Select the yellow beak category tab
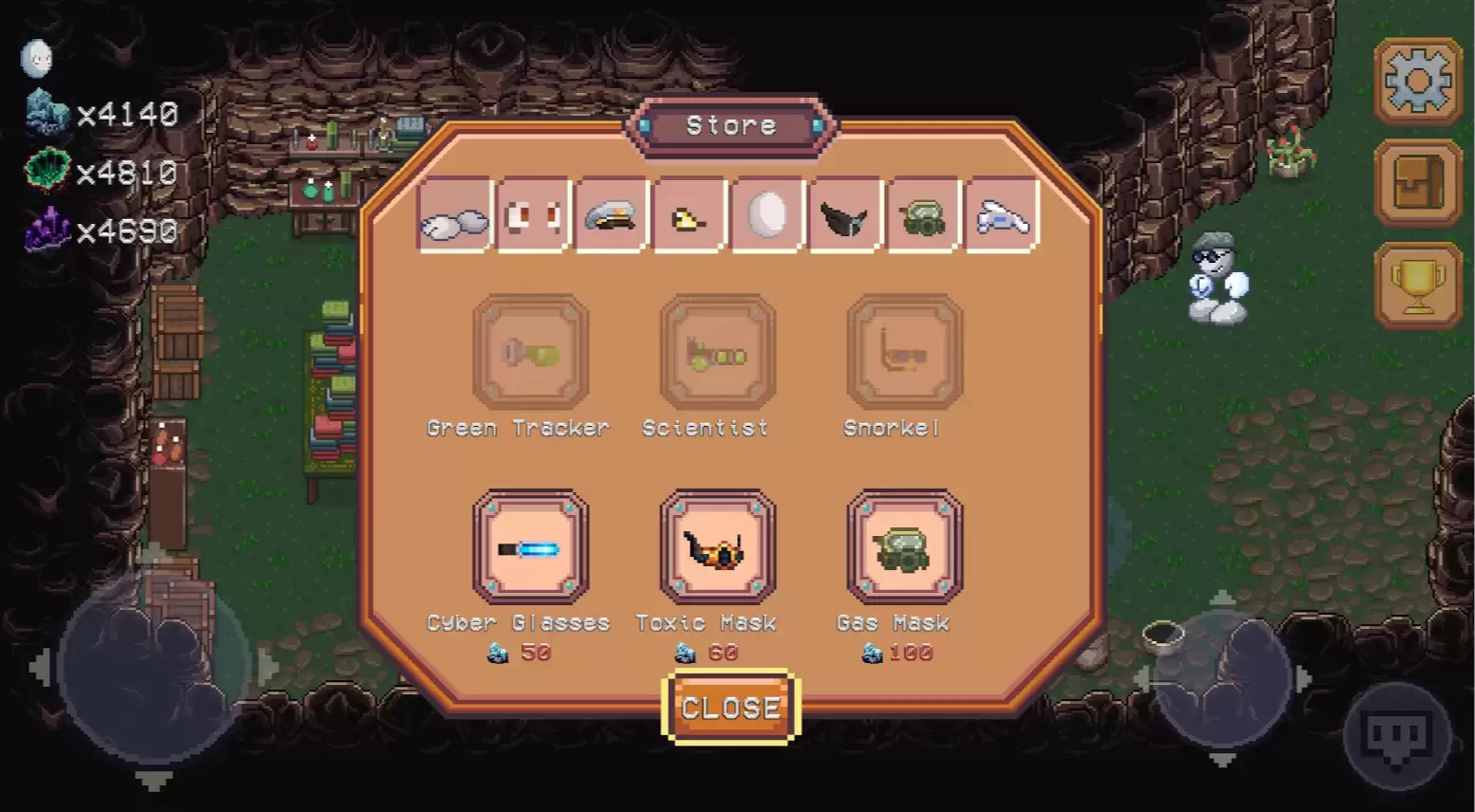Viewport: 1475px width, 812px height. coord(689,216)
